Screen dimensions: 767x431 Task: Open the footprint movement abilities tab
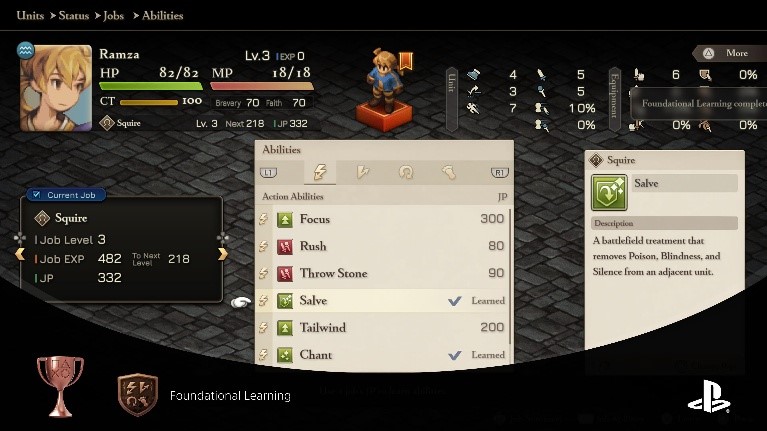(449, 172)
